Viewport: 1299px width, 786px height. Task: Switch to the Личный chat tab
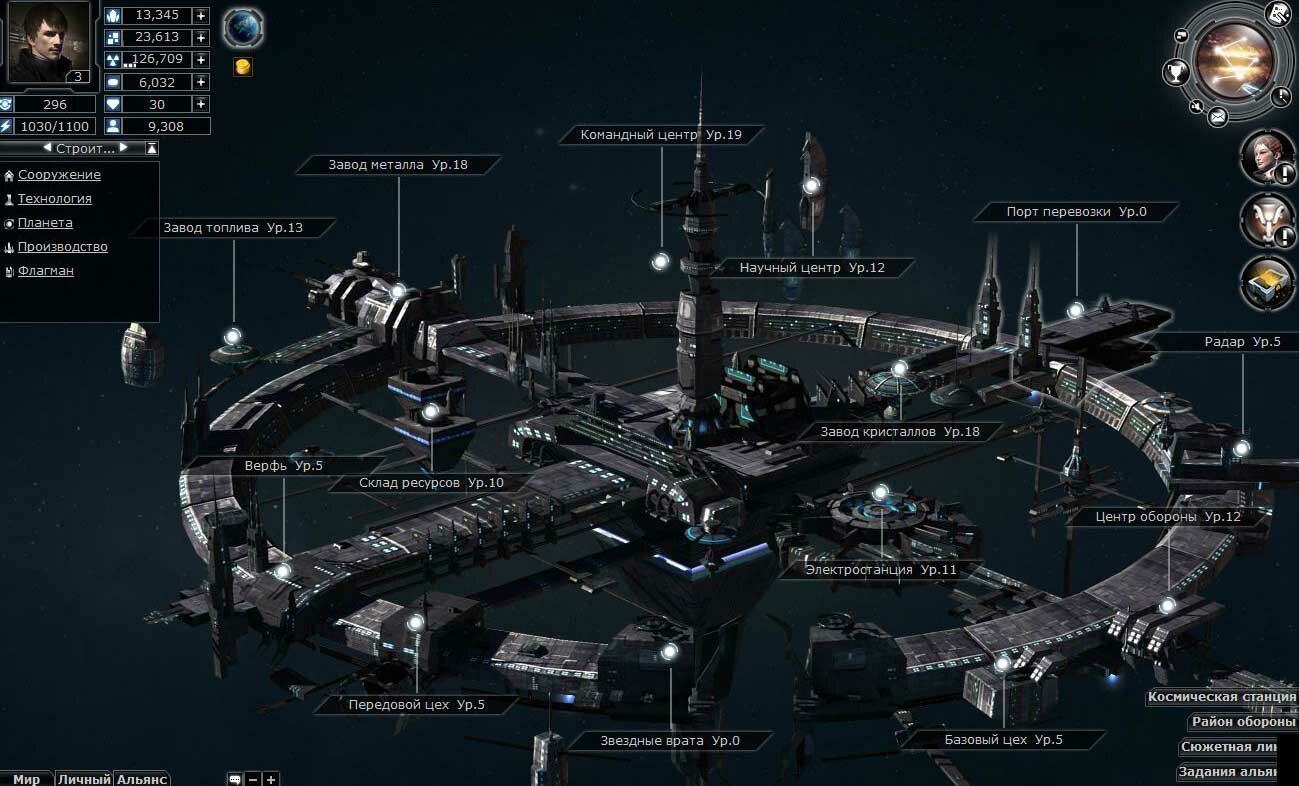tap(83, 779)
